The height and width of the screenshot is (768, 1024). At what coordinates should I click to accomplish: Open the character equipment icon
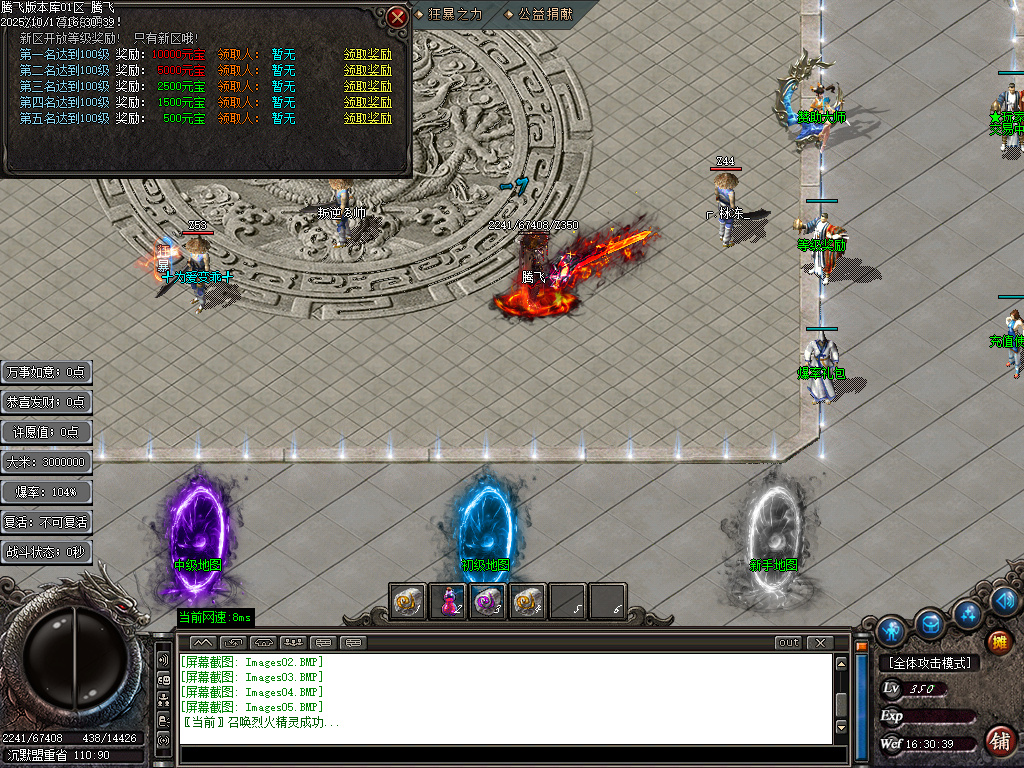(891, 631)
